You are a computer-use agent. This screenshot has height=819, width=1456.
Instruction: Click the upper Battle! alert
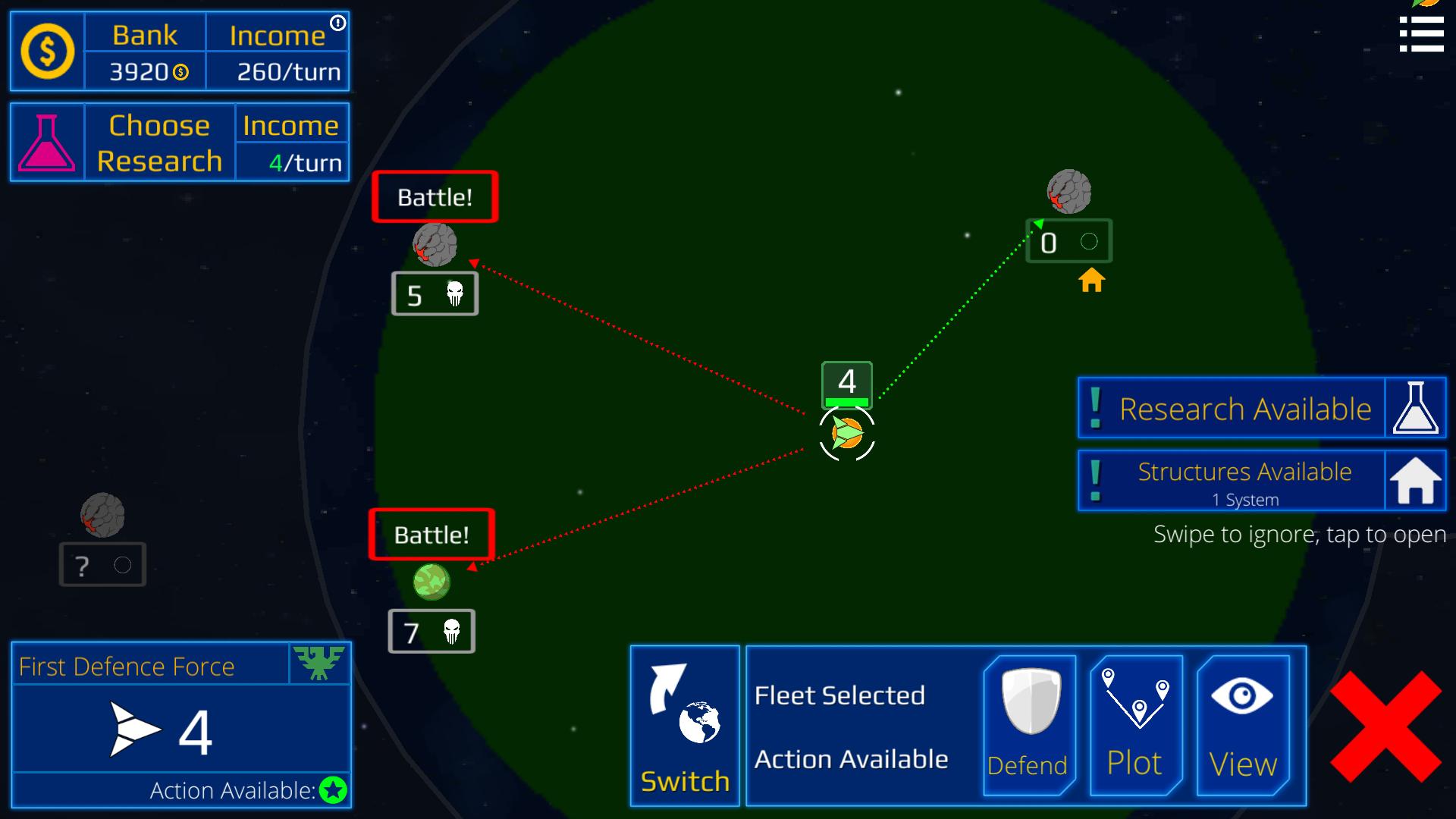434,196
